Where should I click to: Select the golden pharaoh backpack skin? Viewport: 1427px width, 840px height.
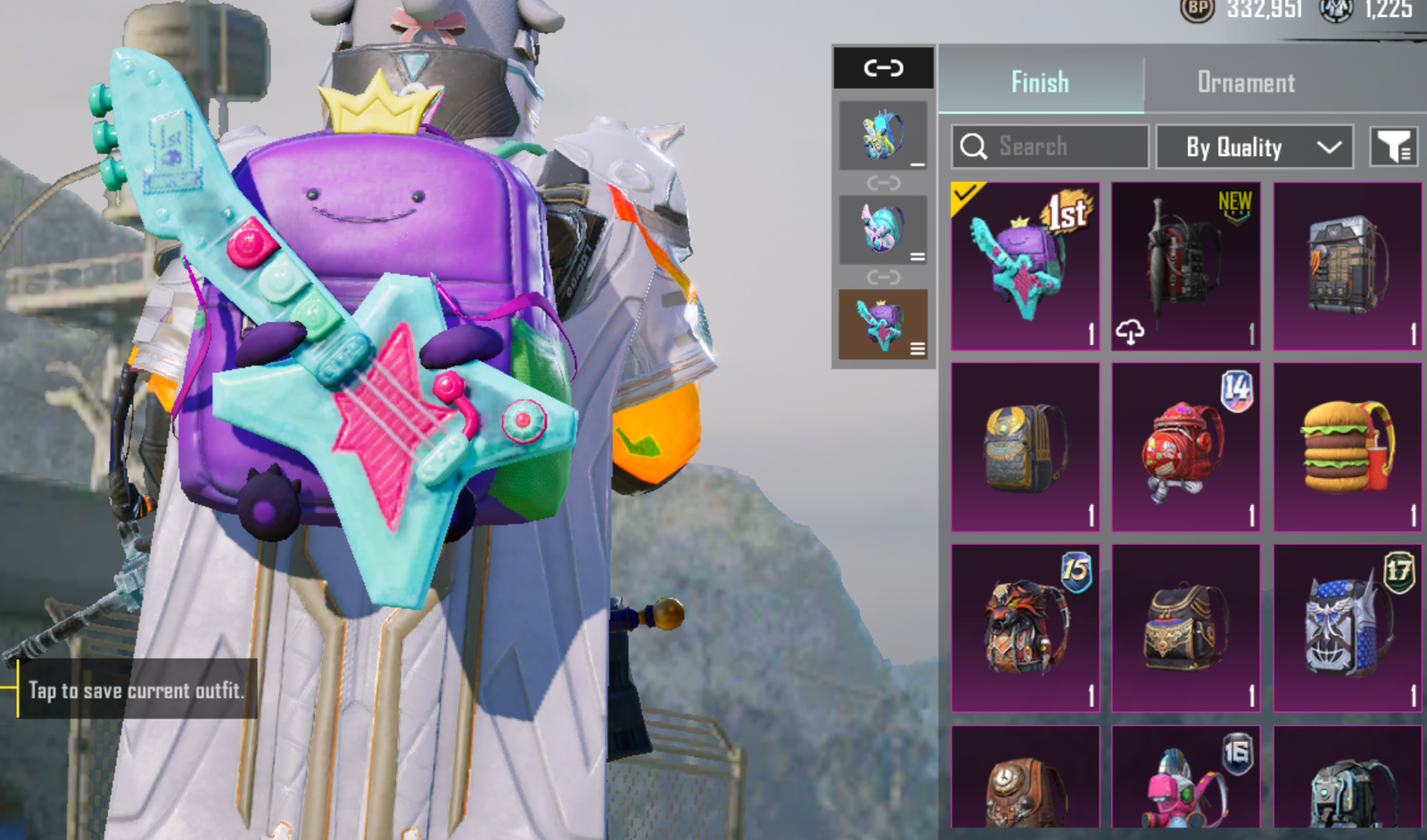coord(1025,447)
